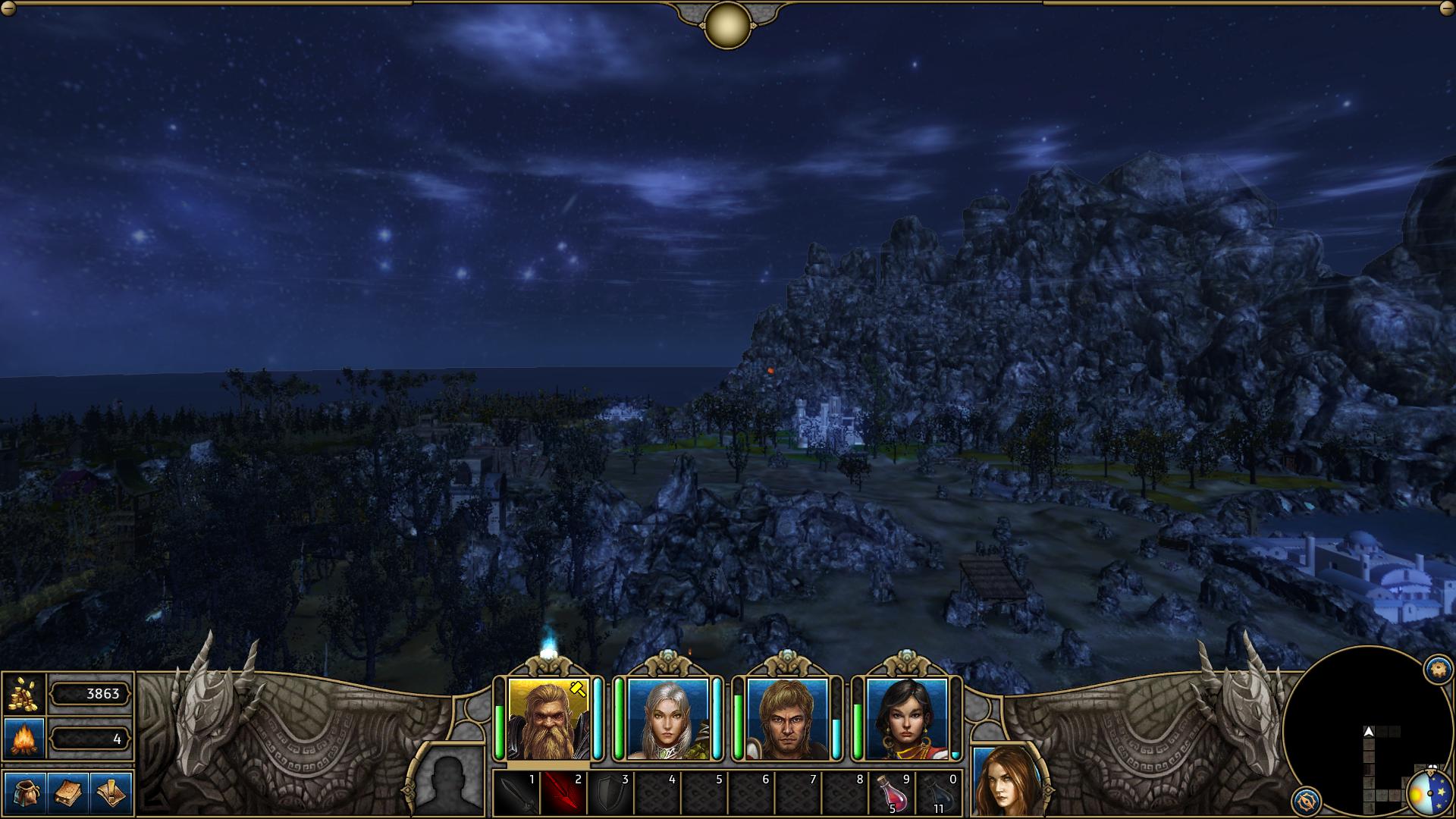Open the spellbook

[x=68, y=792]
